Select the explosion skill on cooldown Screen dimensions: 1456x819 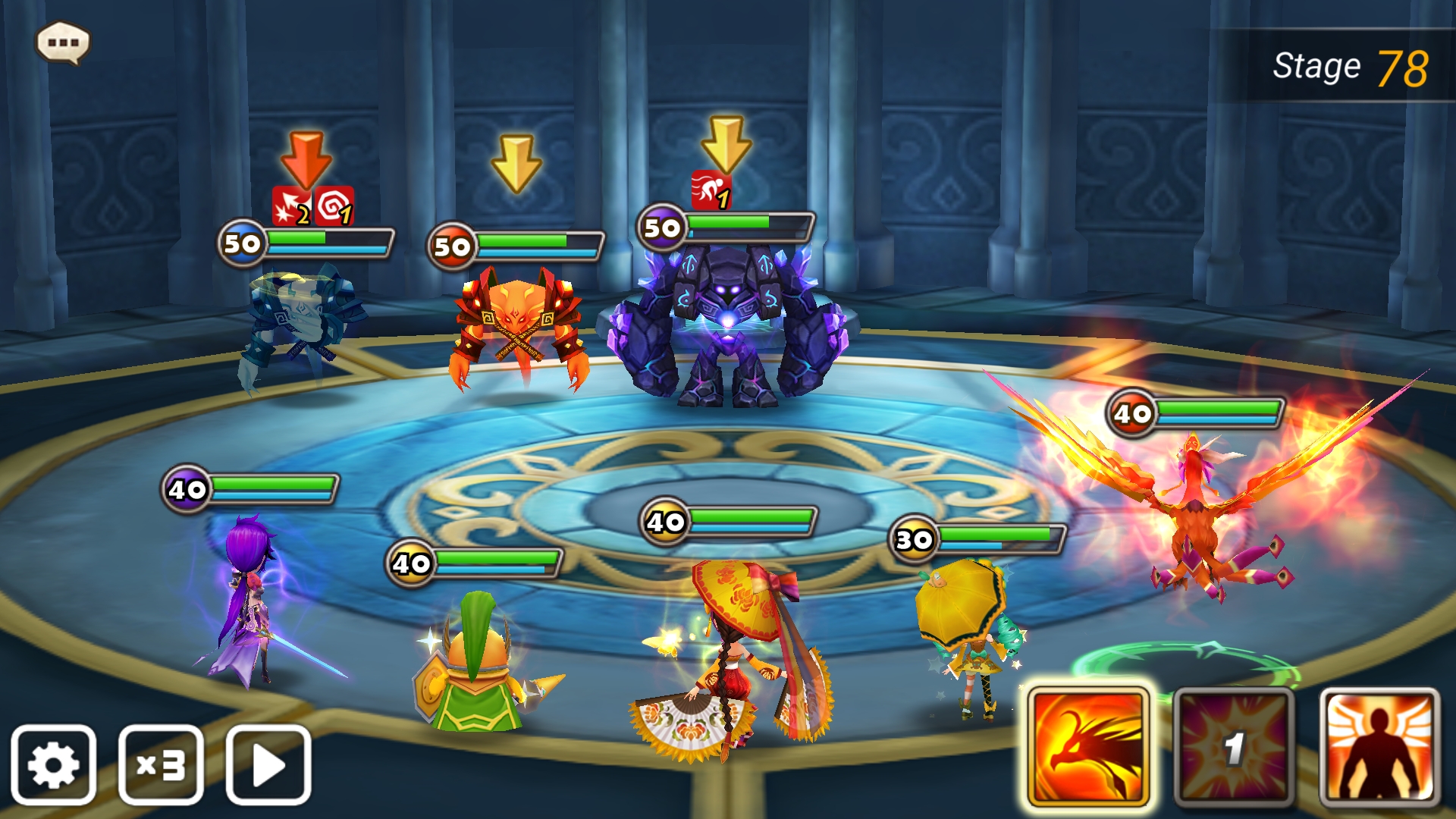pos(1234,747)
